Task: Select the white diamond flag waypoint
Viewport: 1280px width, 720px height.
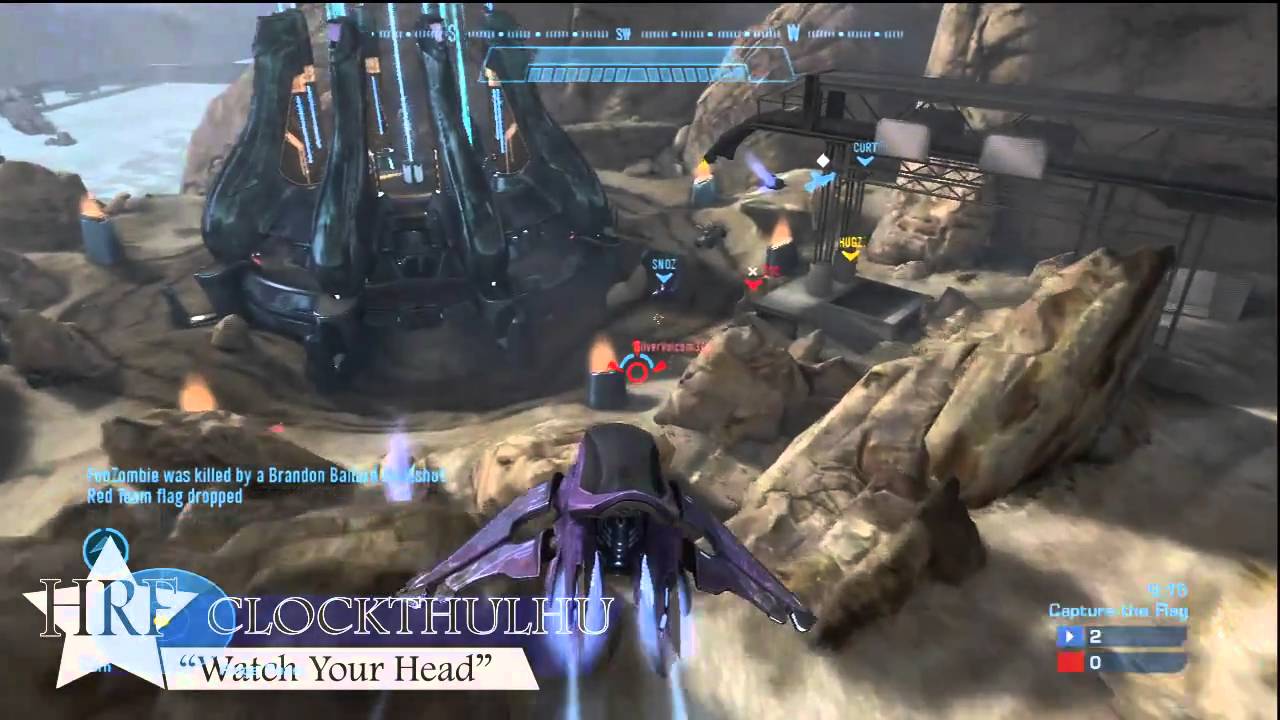Action: click(823, 160)
